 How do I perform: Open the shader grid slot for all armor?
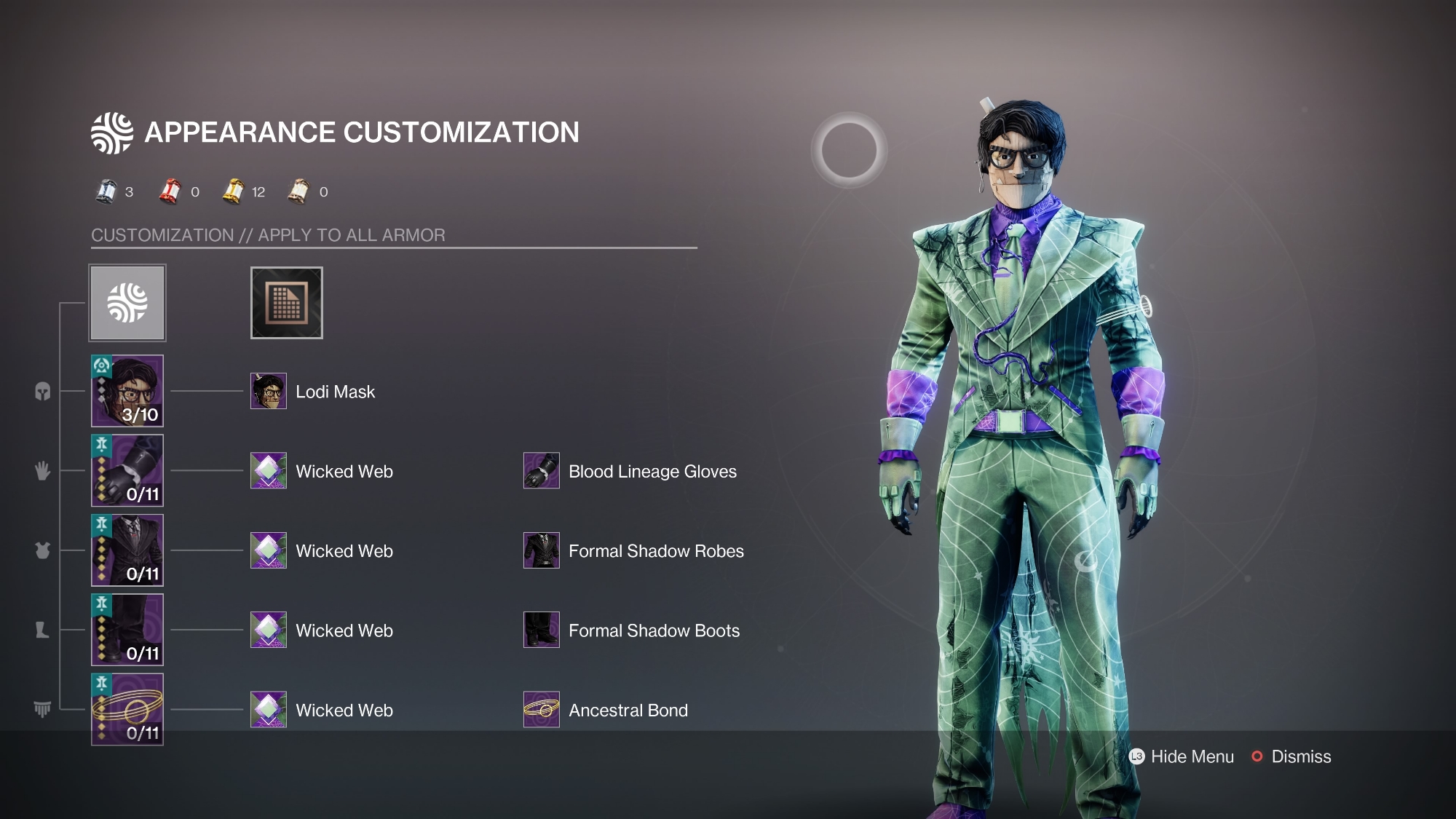[x=286, y=303]
